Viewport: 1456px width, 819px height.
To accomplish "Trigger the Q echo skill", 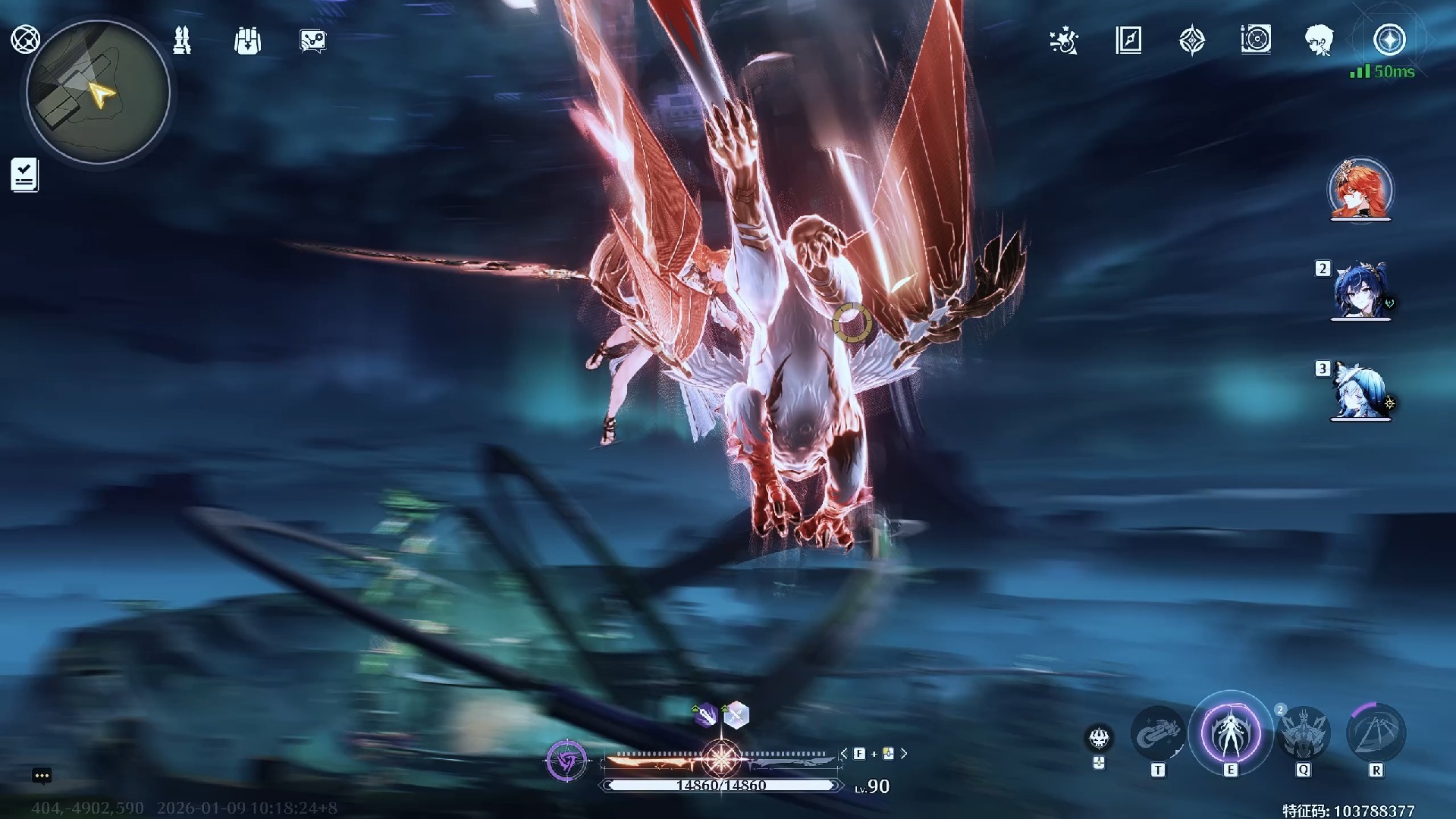I will 1303,734.
